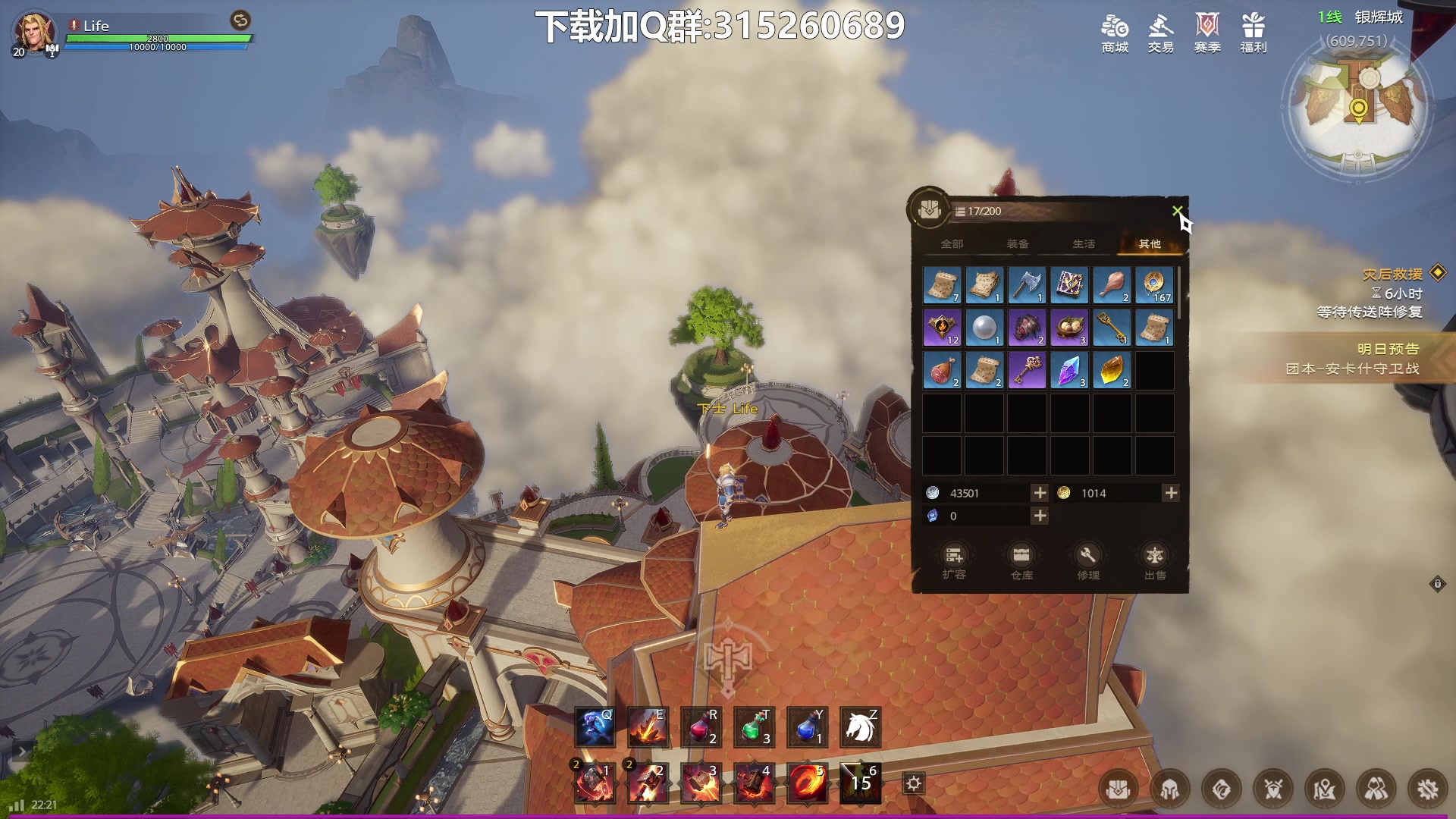This screenshot has height=819, width=1456.
Task: Summon the horse mount skill icon
Action: 860,727
